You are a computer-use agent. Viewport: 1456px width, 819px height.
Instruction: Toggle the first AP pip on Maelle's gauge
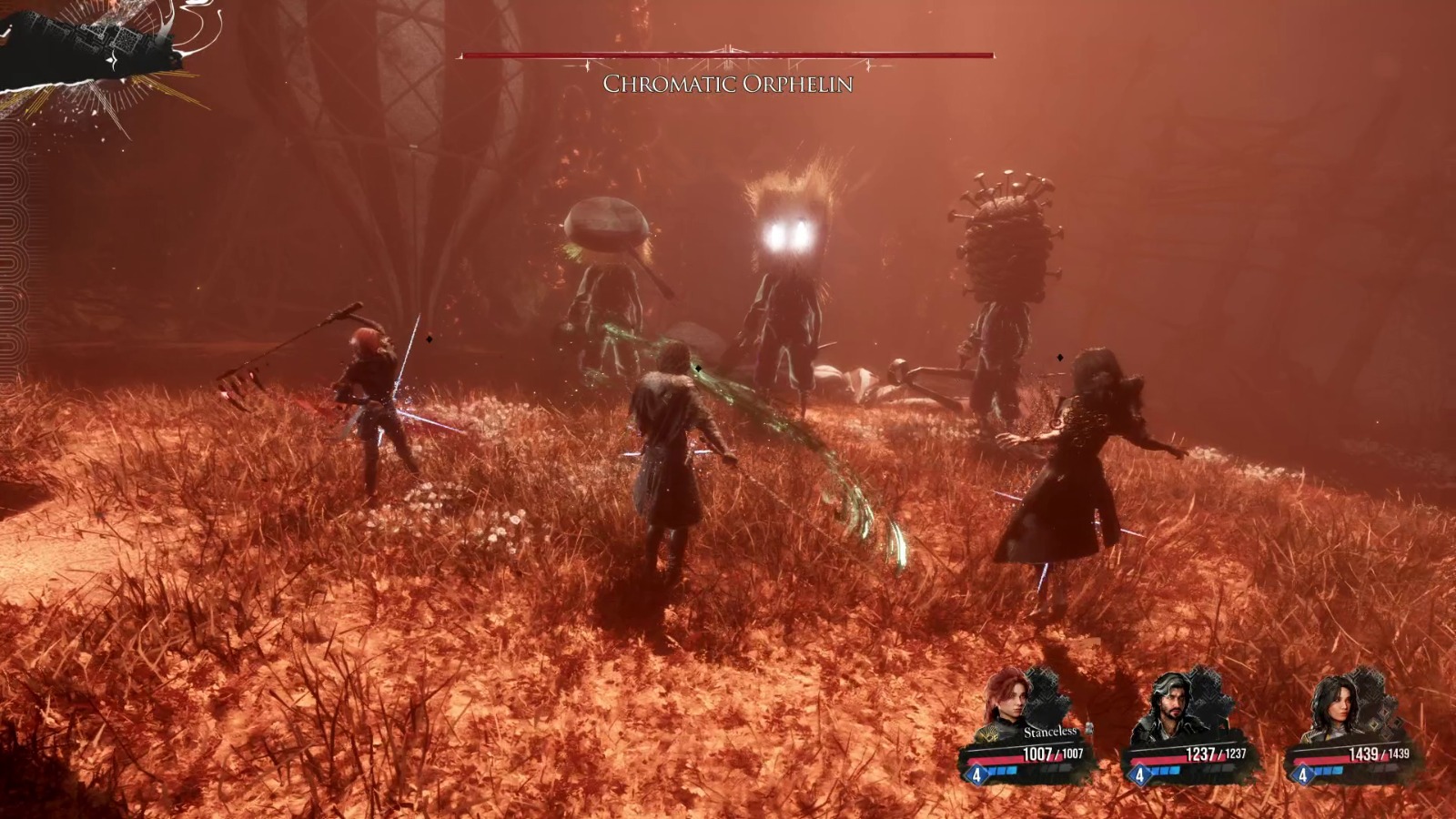point(989,771)
